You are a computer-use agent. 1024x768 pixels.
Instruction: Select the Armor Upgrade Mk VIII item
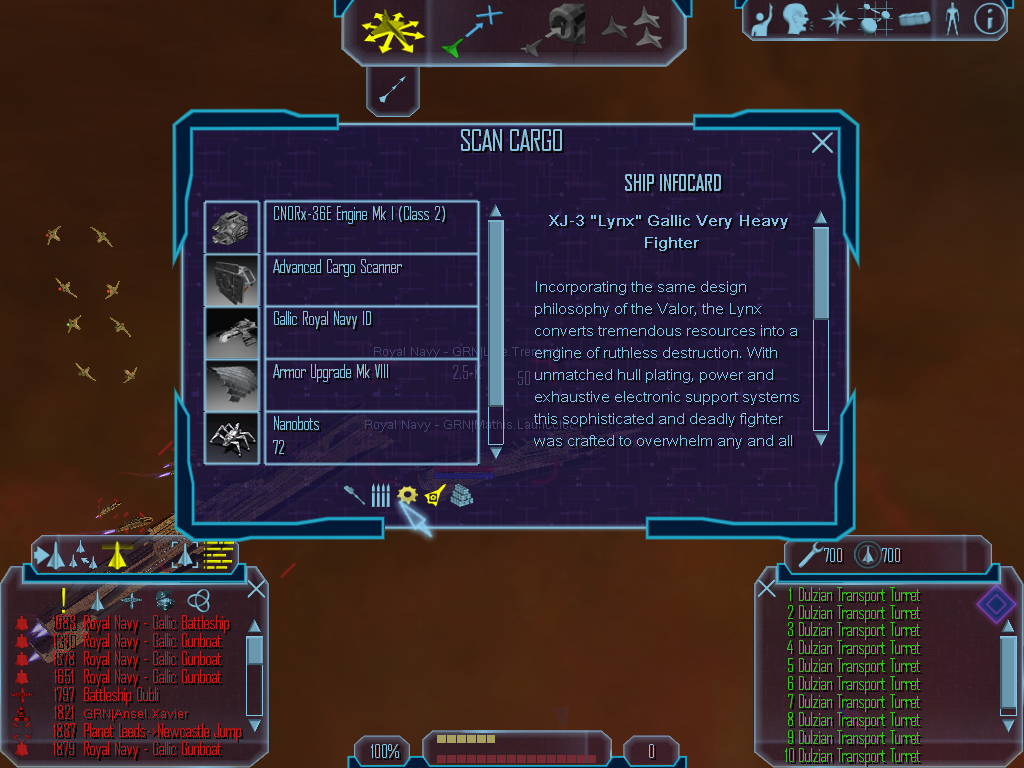coord(371,384)
